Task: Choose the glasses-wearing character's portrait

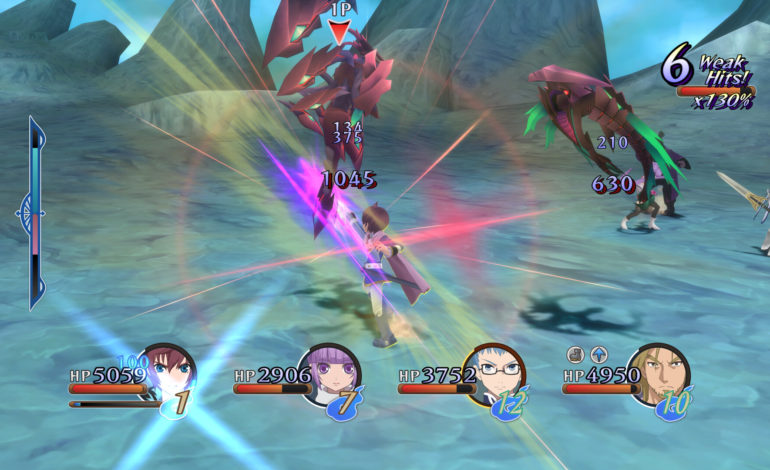Action: tap(496, 375)
